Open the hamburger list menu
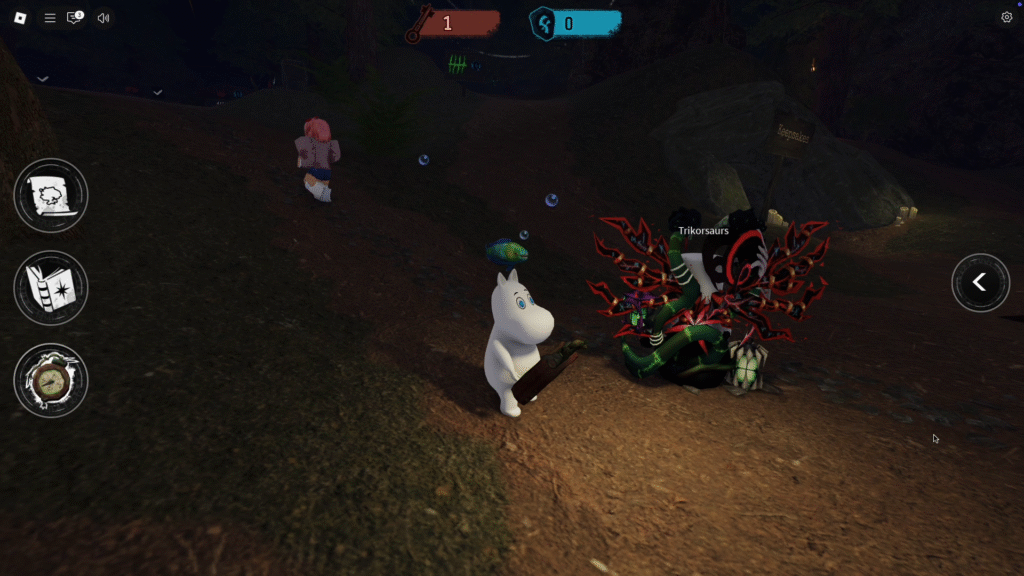 click(49, 18)
